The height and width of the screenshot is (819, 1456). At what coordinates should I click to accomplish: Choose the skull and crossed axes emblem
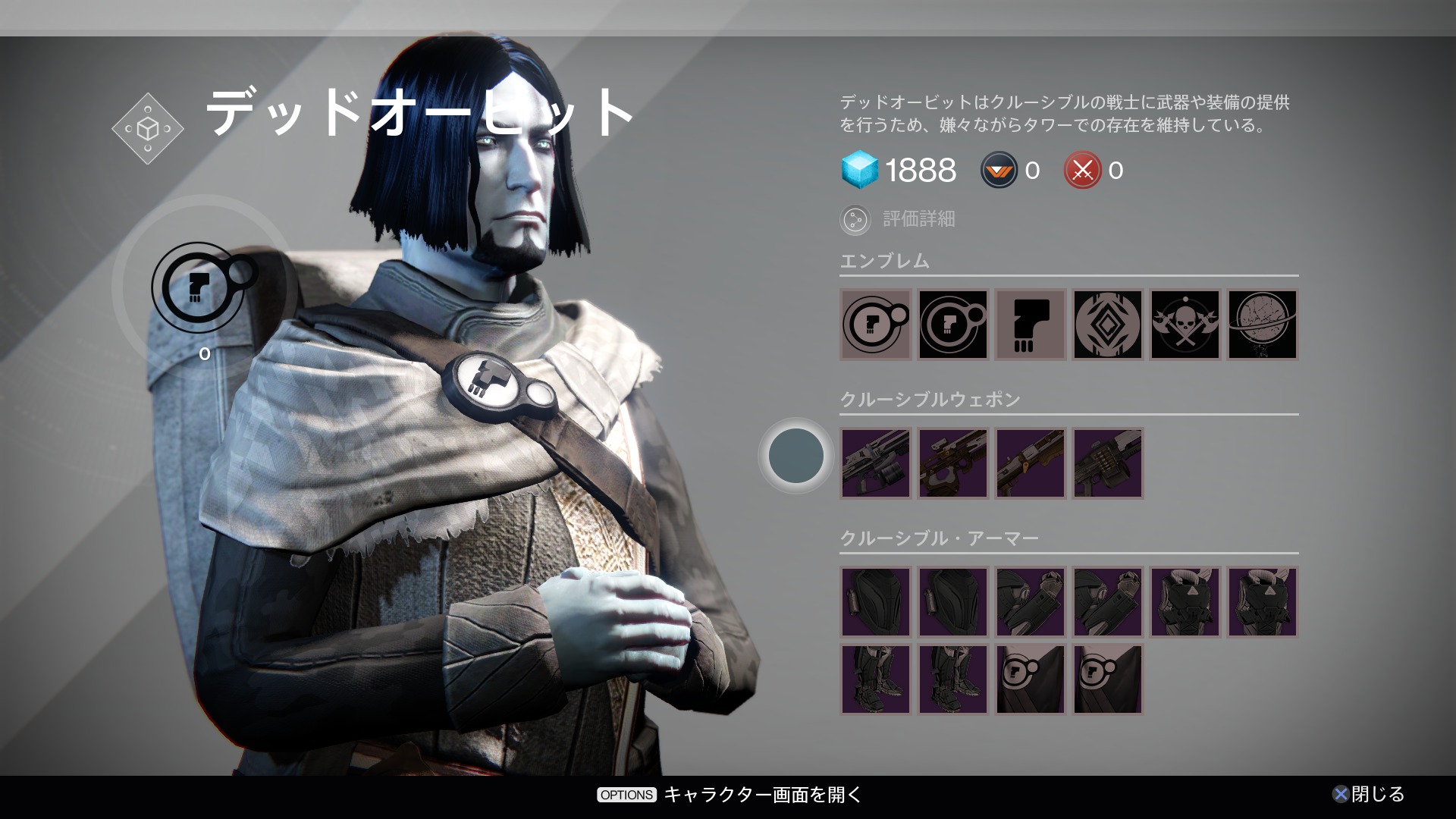1185,325
